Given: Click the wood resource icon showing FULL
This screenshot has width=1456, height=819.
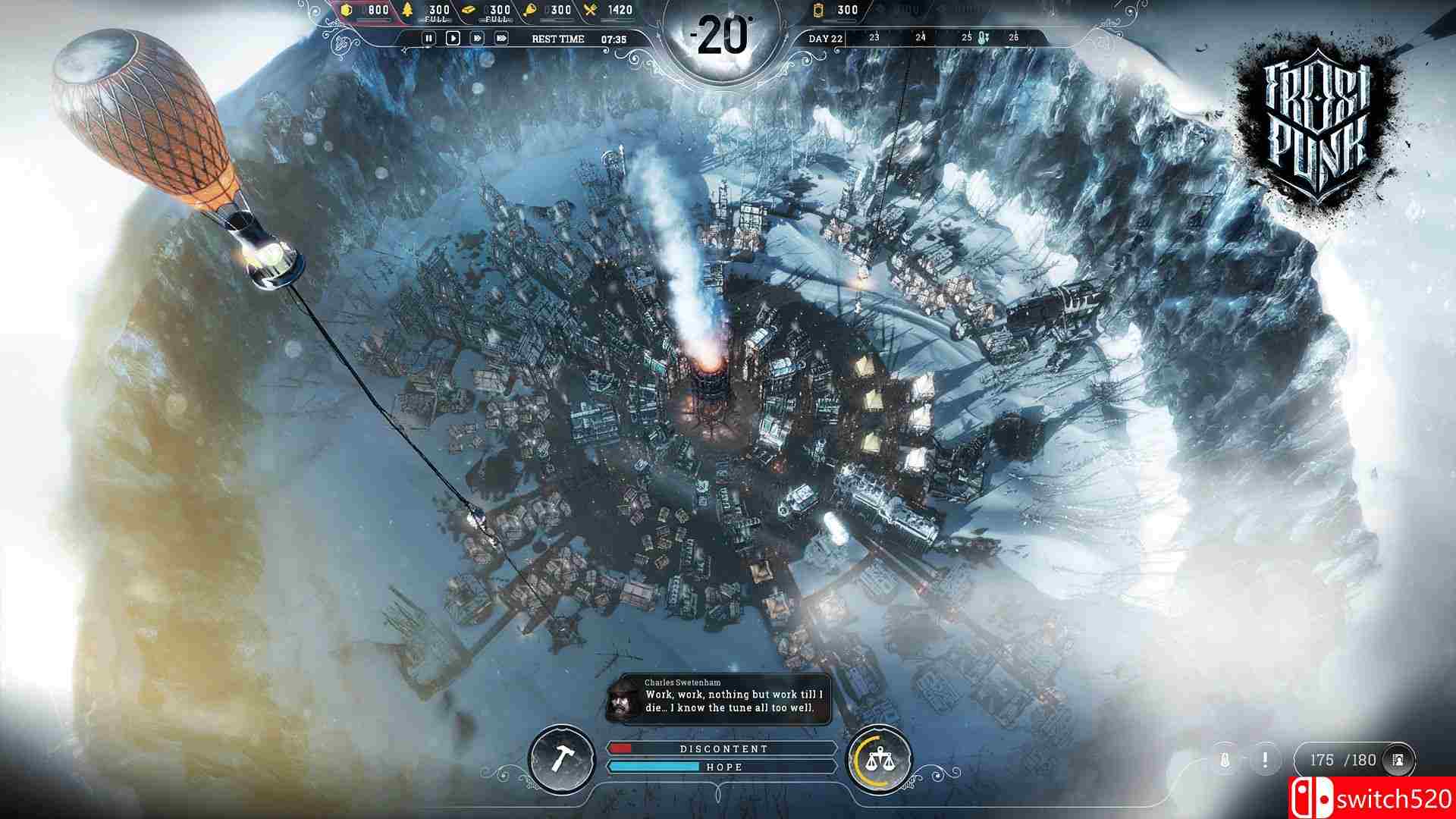Looking at the screenshot, I should (407, 11).
